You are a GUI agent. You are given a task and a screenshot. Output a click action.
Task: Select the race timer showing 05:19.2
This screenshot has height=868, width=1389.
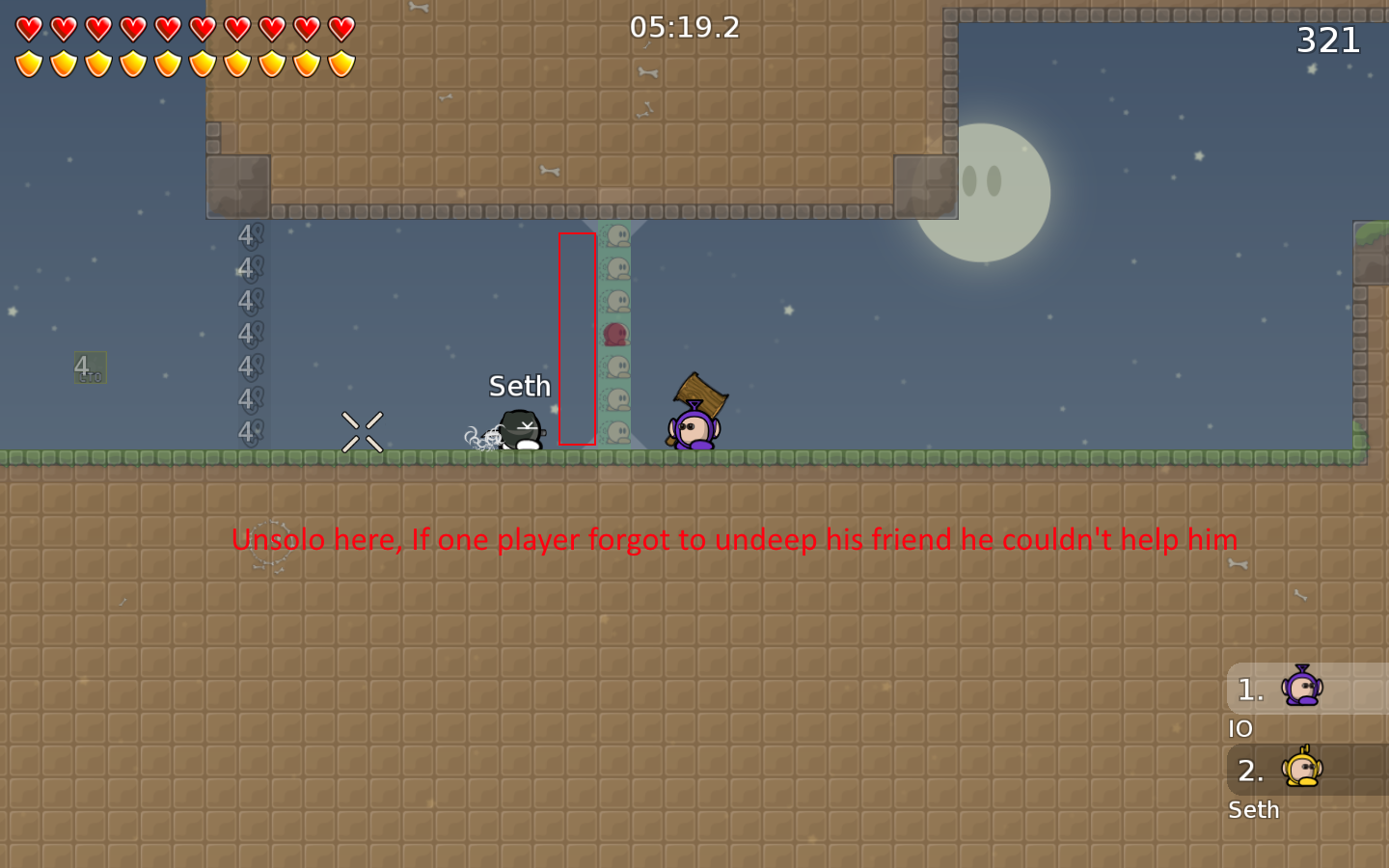point(686,28)
